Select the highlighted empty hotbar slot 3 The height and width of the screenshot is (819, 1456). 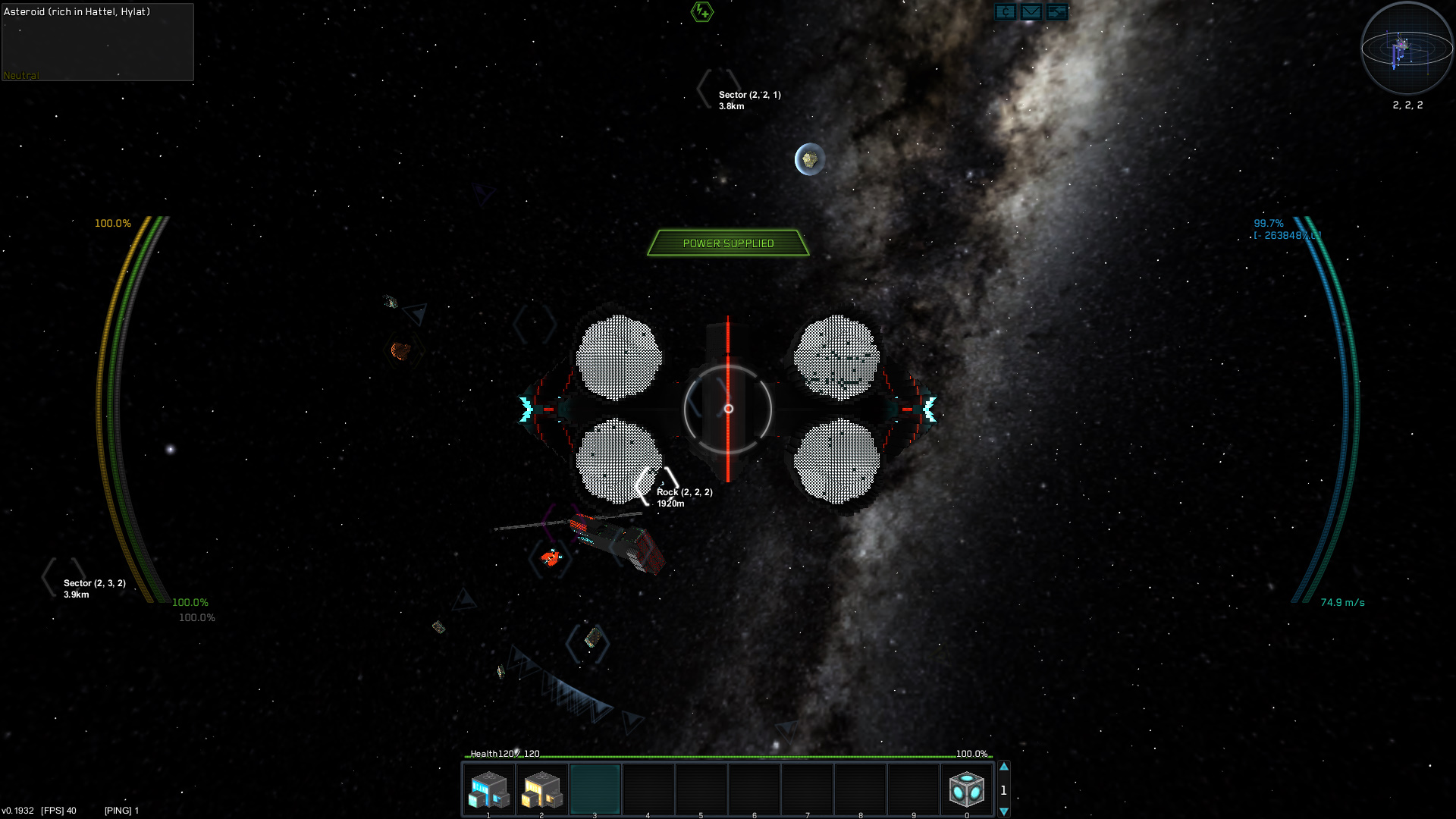coord(595,789)
